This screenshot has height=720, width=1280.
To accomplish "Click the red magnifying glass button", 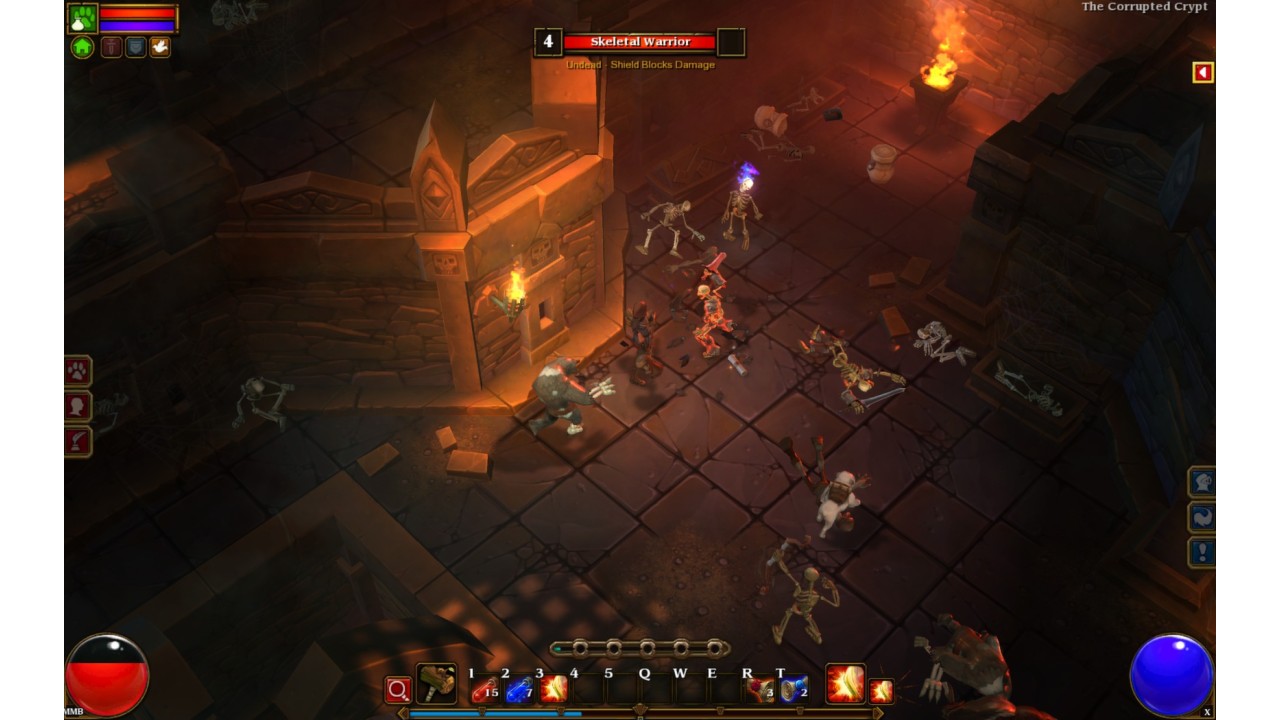I will click(398, 690).
